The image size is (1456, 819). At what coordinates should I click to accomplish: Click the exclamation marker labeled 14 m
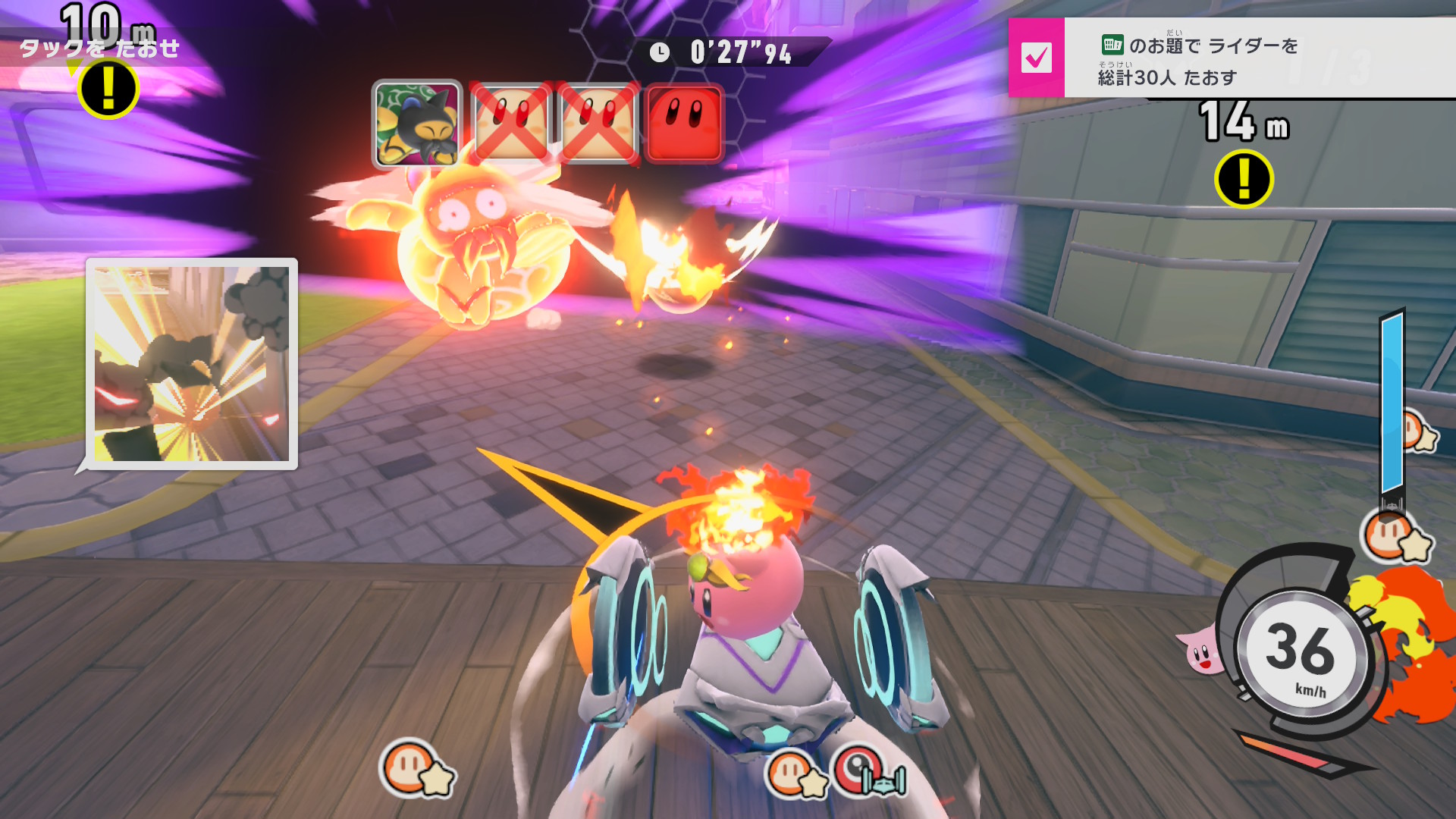1244,179
